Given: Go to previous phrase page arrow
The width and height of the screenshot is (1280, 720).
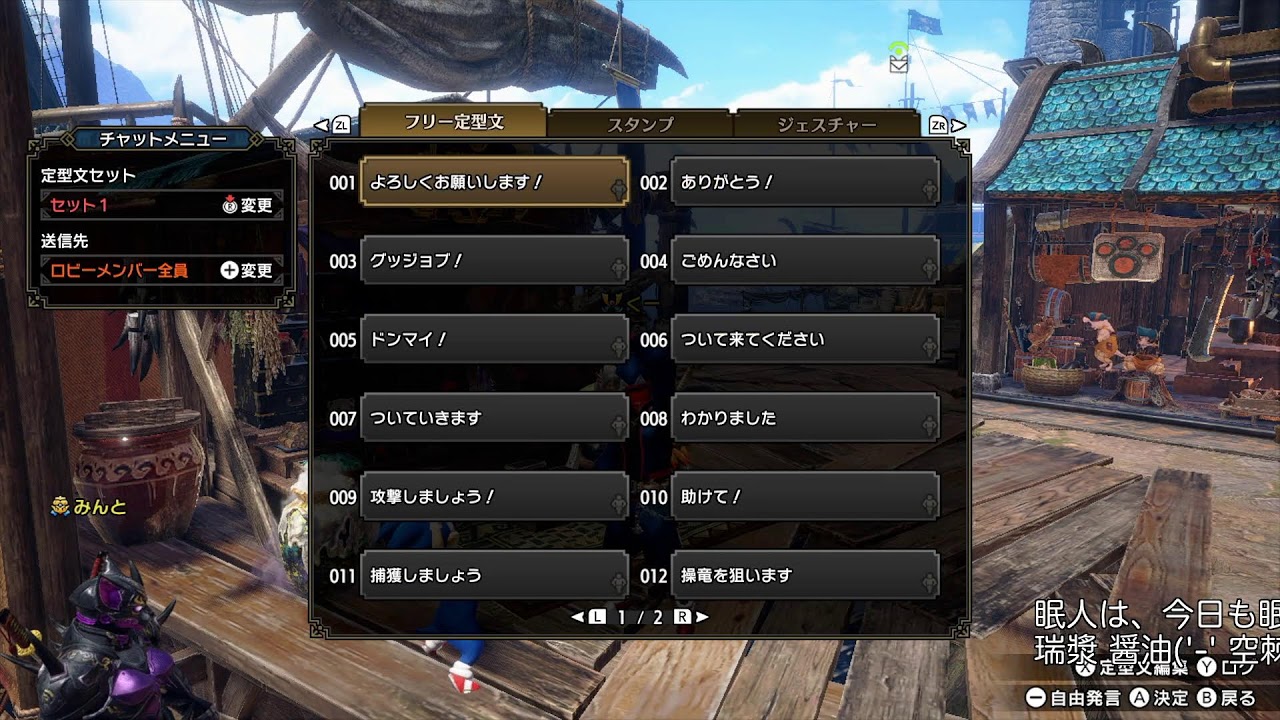Looking at the screenshot, I should (577, 617).
